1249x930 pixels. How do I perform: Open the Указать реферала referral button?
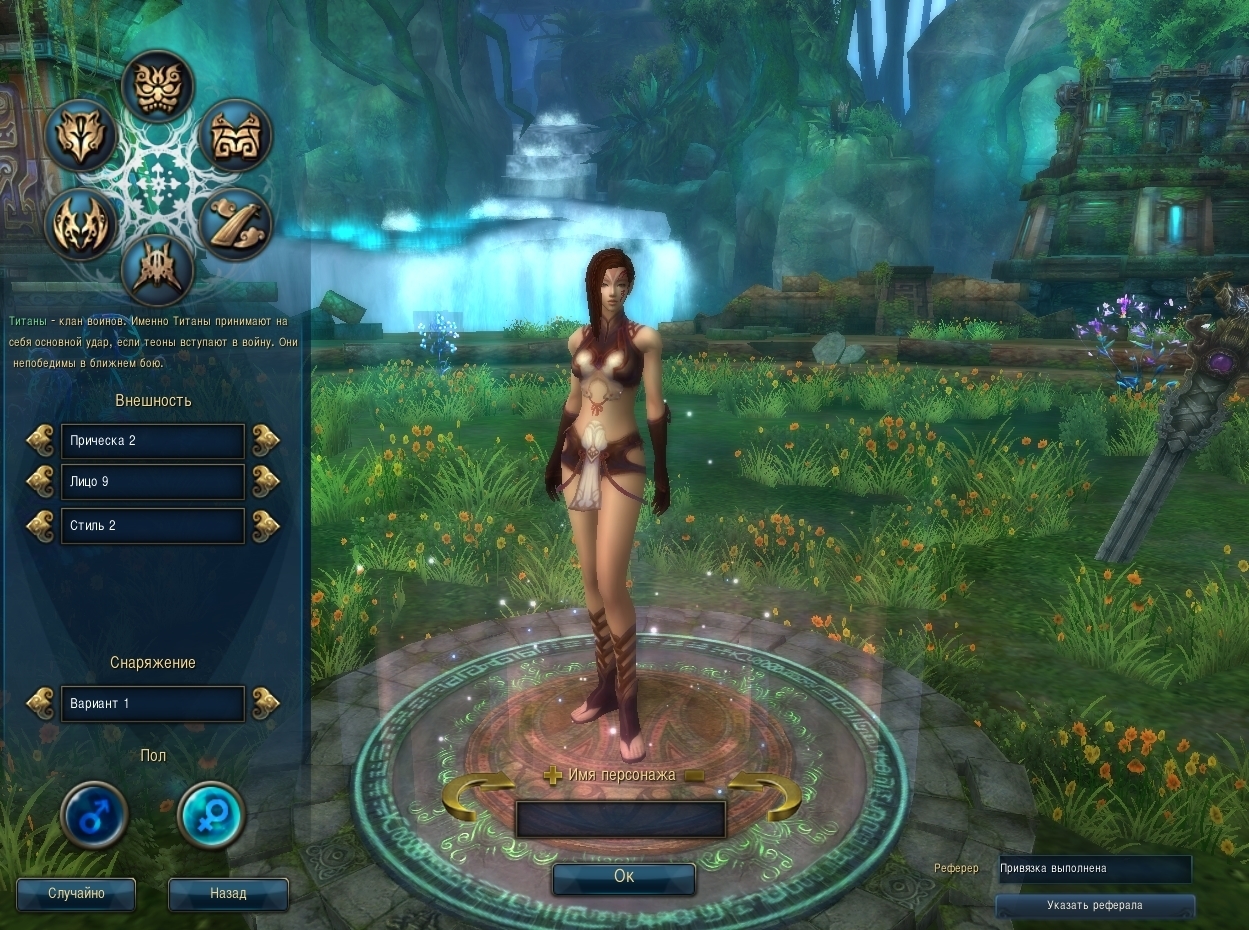(1095, 906)
